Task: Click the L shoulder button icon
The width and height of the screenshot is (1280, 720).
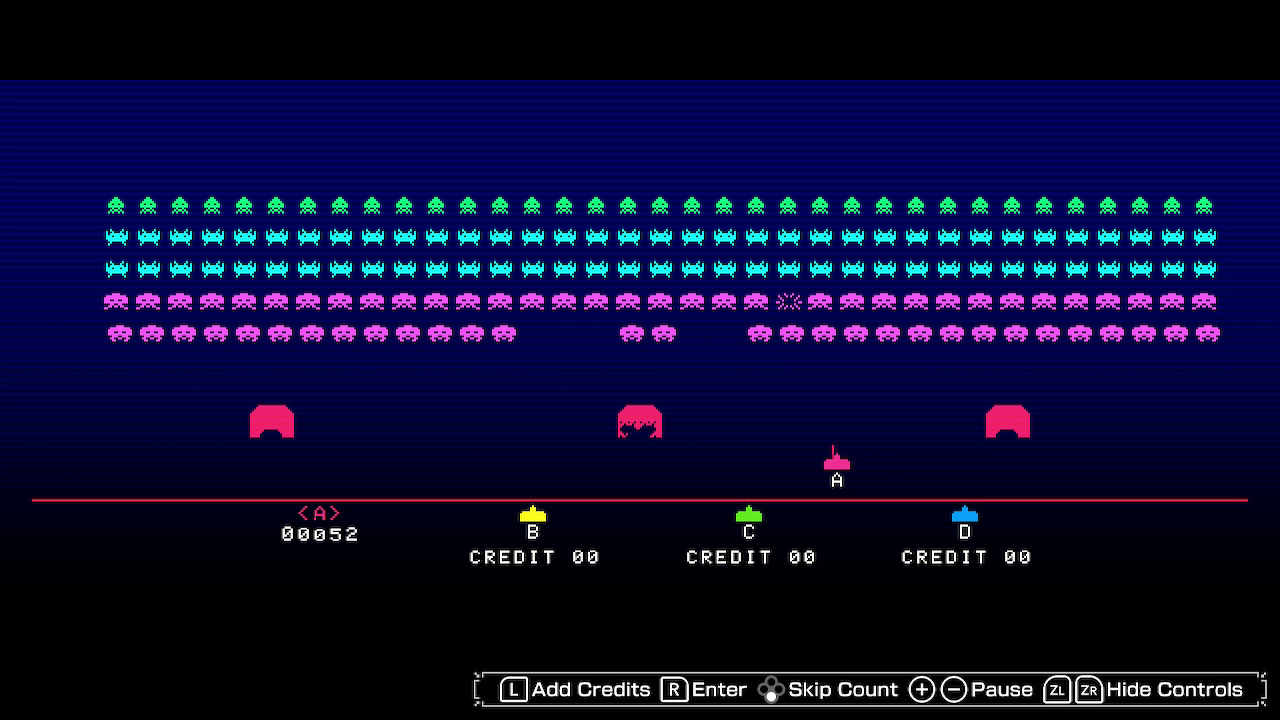Action: [513, 689]
